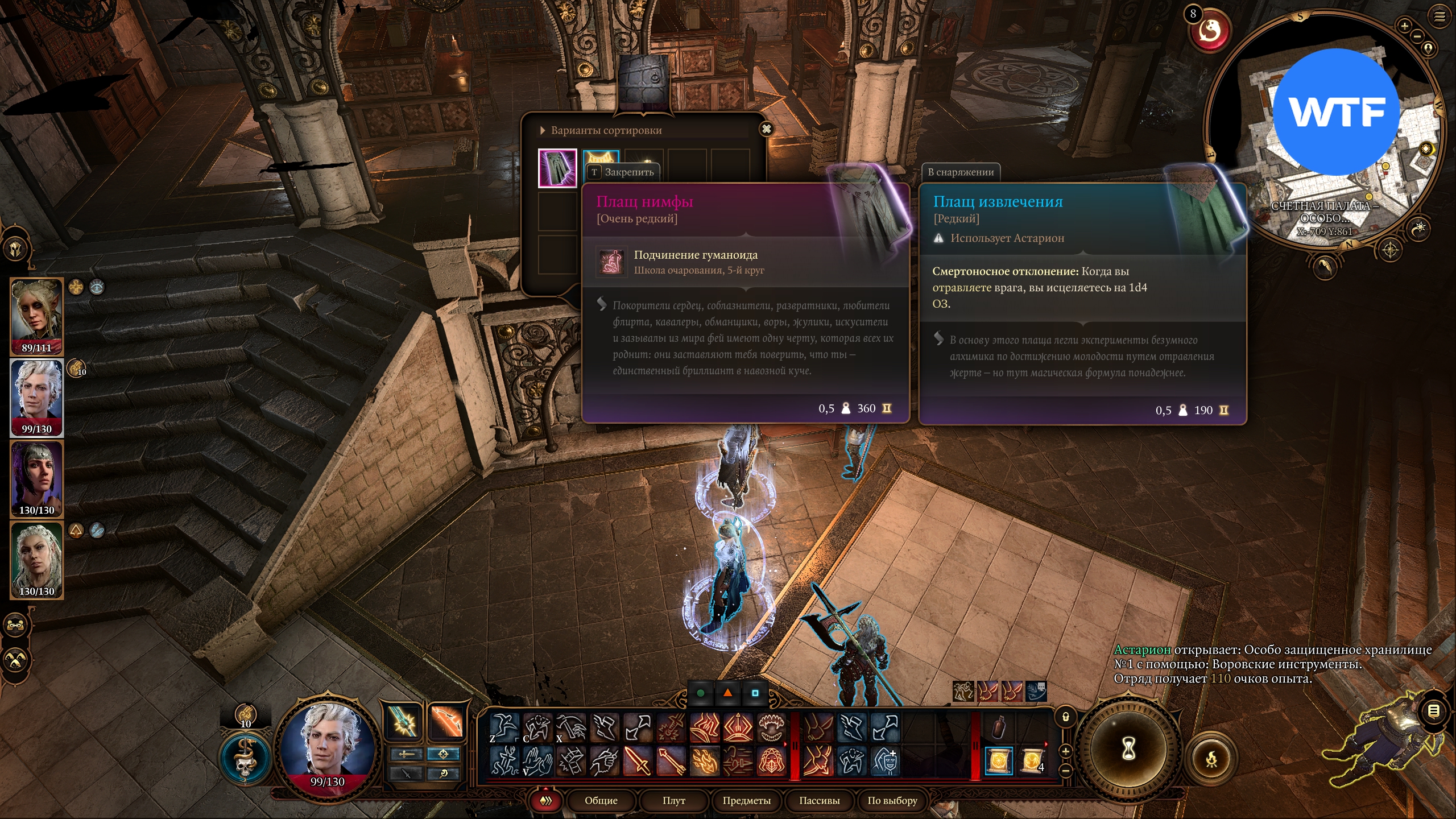The width and height of the screenshot is (1456, 819).
Task: Open the main menu button above minimap
Action: [x=1439, y=16]
